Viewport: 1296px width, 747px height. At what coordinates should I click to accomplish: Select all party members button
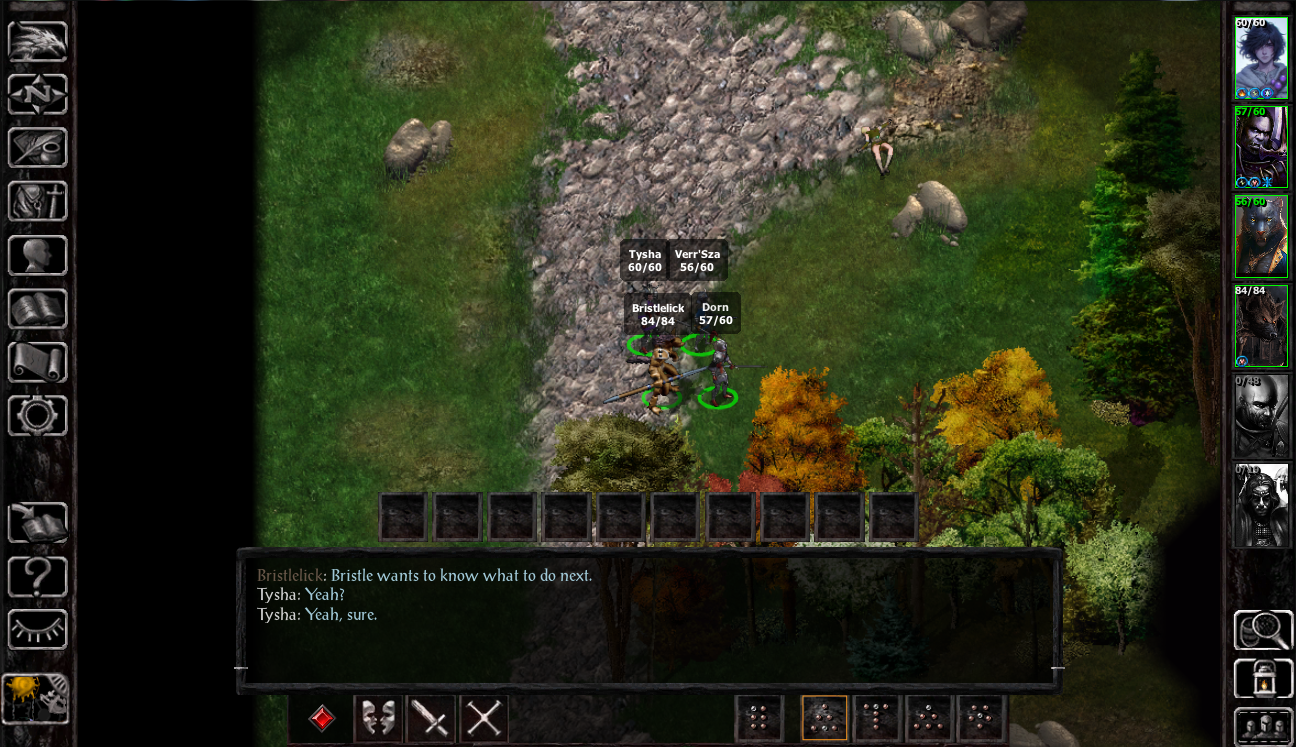(x=1263, y=726)
